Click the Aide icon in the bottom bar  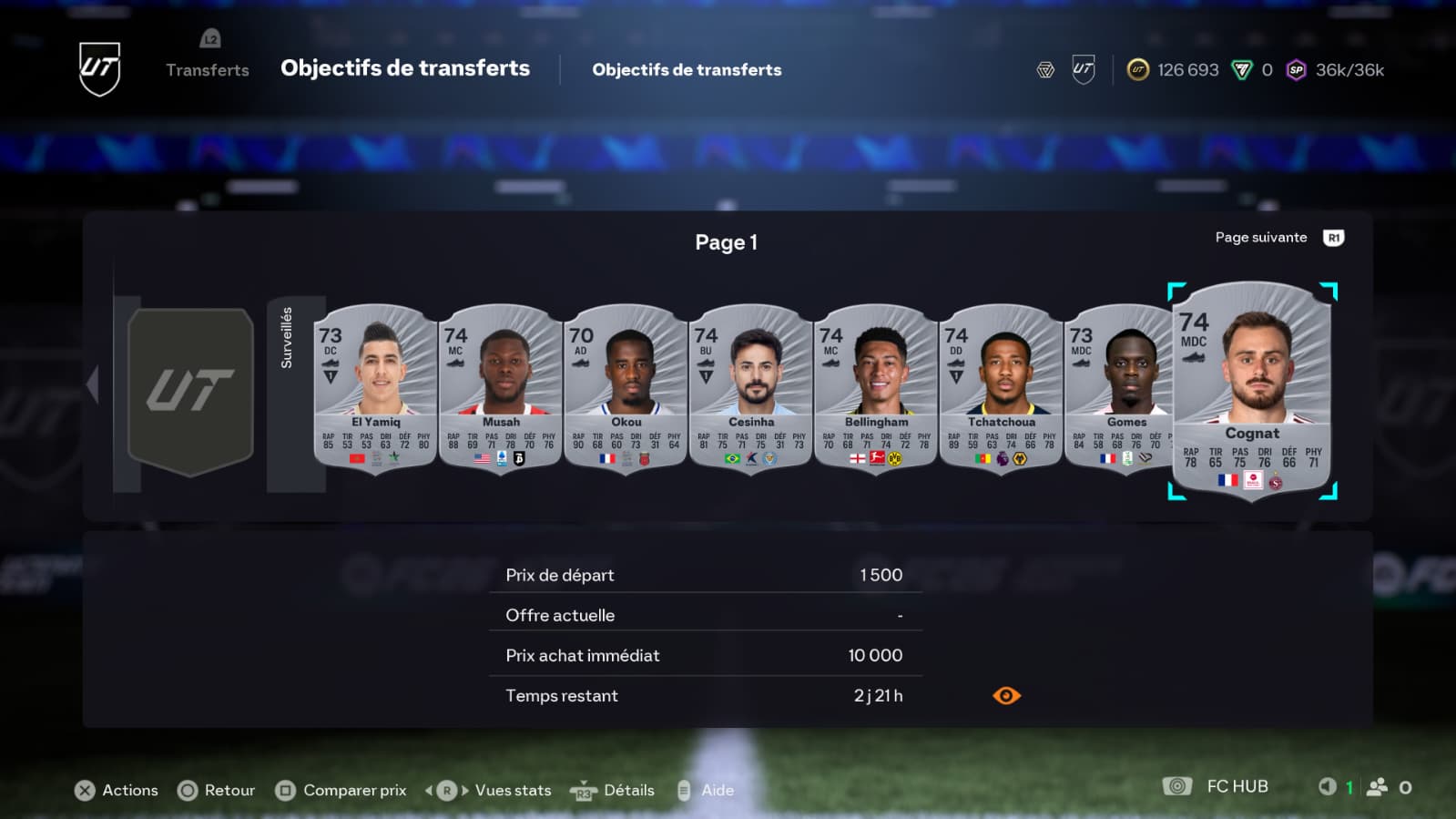[x=685, y=790]
